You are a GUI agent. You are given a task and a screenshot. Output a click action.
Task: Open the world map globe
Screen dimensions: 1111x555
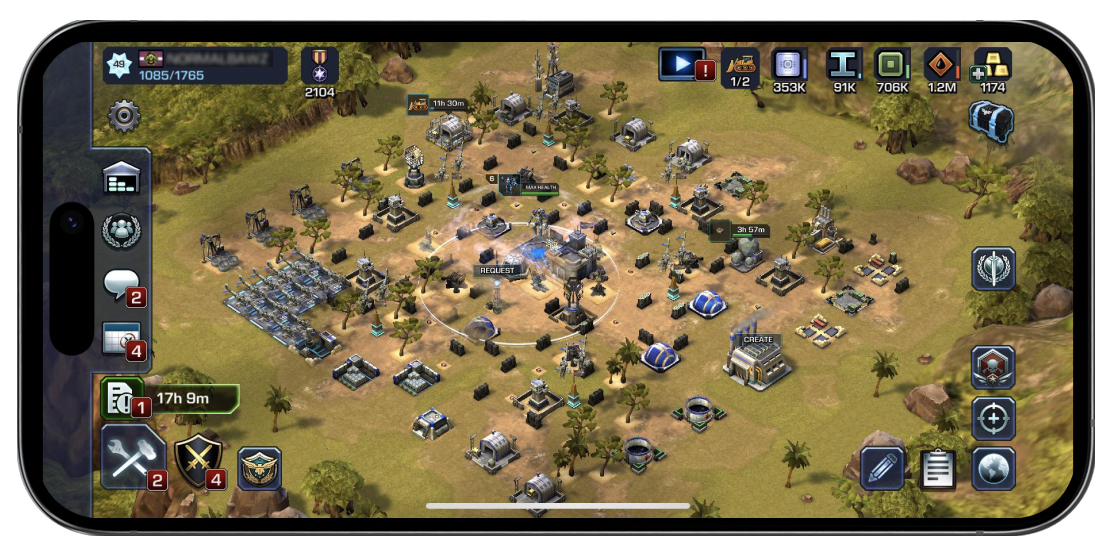[x=993, y=468]
